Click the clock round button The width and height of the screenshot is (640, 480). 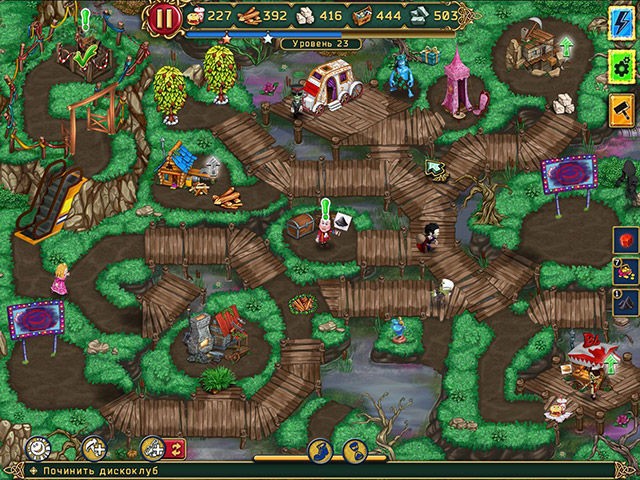38,448
